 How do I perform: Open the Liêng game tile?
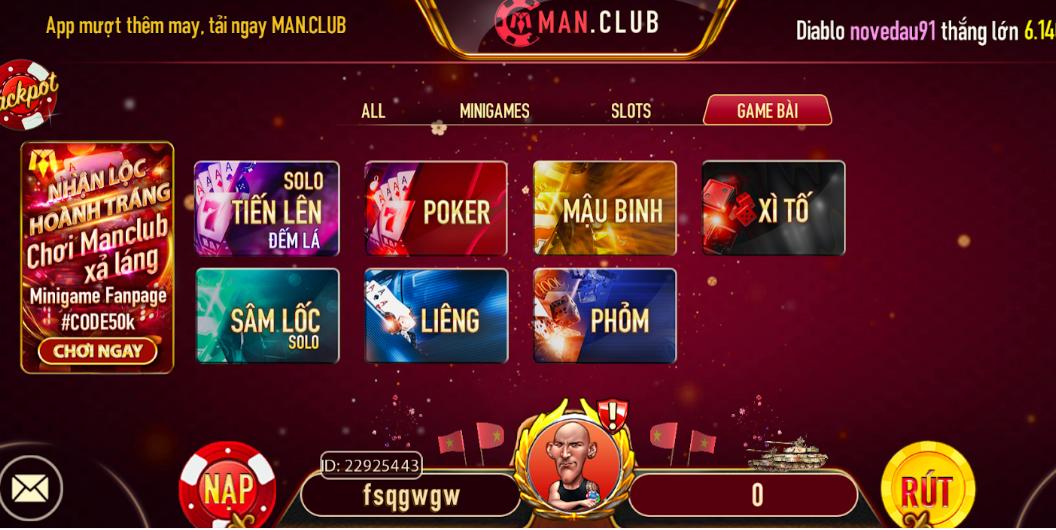click(x=436, y=316)
